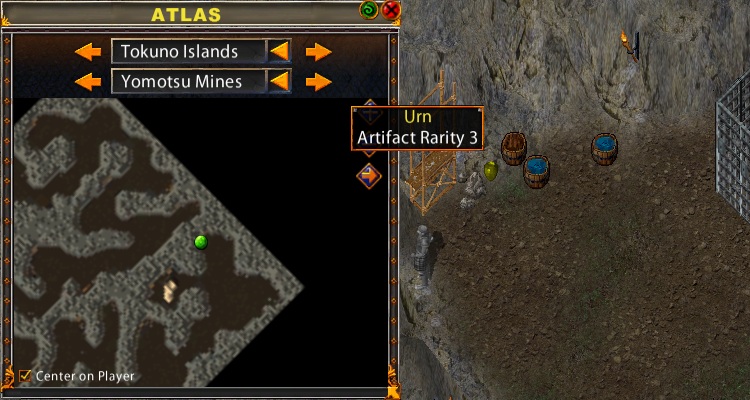Go to the next facet after Tokuno Islands
750x400 pixels.
tap(318, 51)
